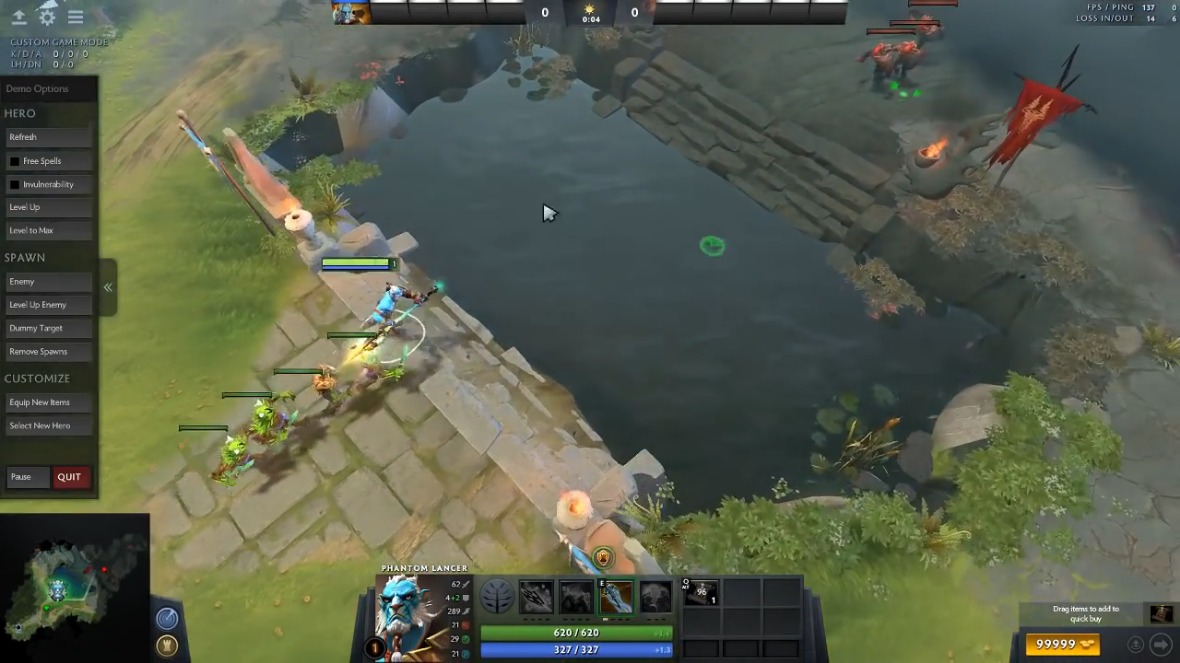Spawn a Dummy Target
The image size is (1180, 663).
[x=48, y=328]
